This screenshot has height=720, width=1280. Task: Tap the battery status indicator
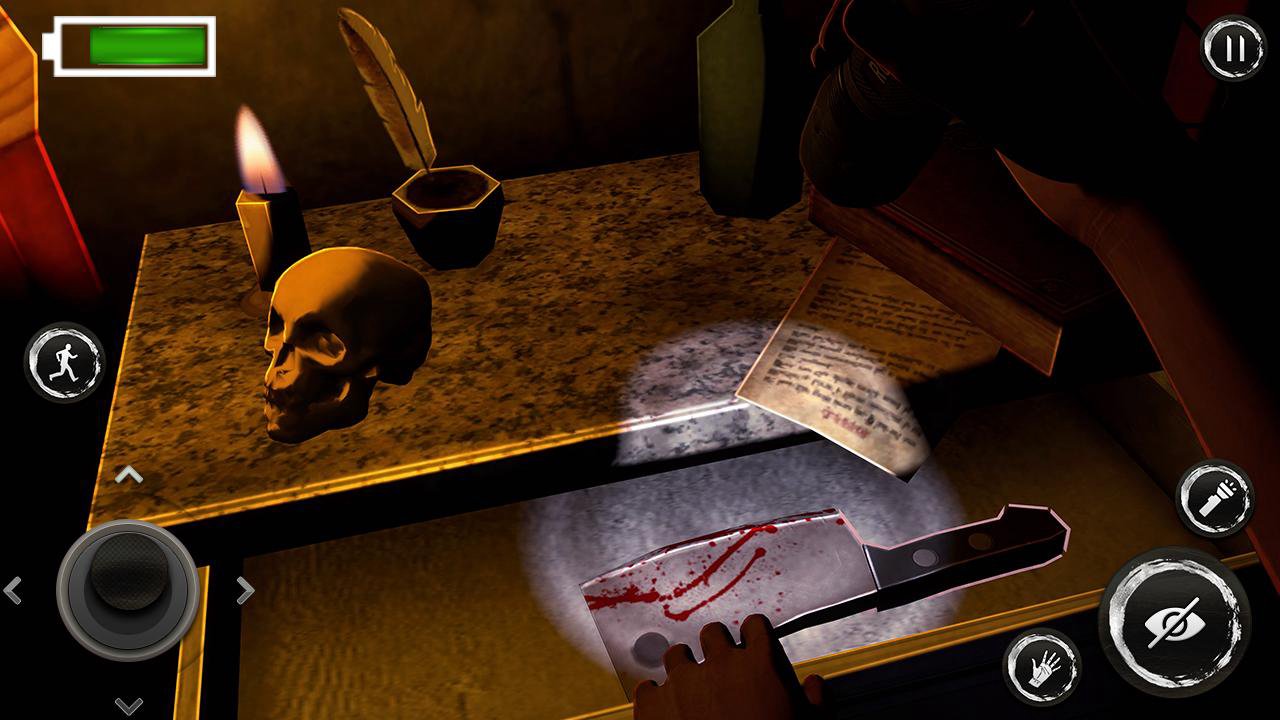pos(128,44)
